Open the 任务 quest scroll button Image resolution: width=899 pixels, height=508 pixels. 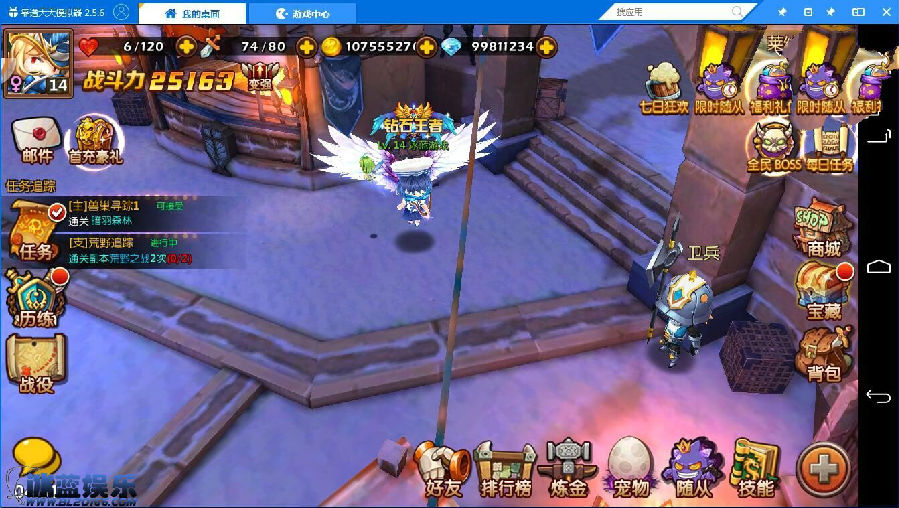click(x=35, y=231)
